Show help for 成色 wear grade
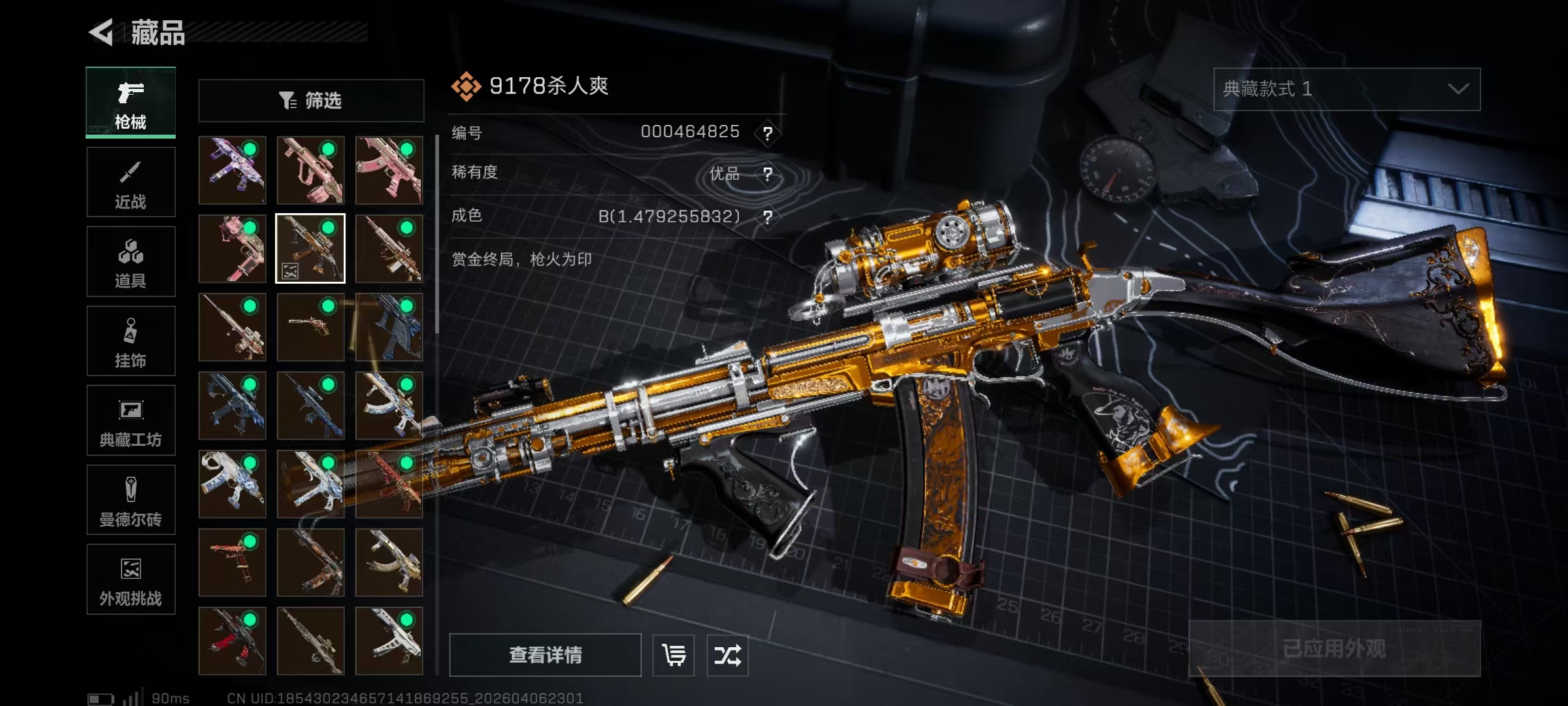 coord(768,217)
